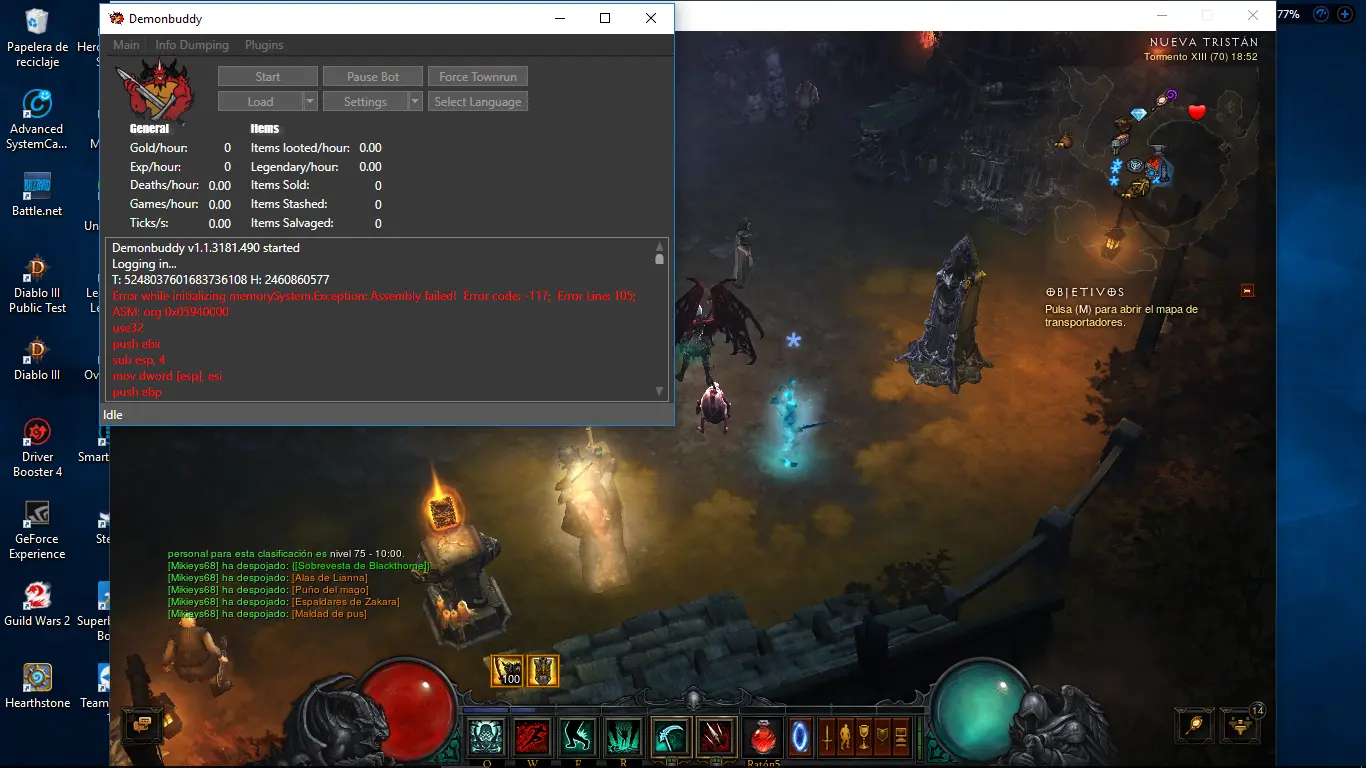Activate the blue town portal icon
Screen dimensions: 1366x768
(x=801, y=738)
